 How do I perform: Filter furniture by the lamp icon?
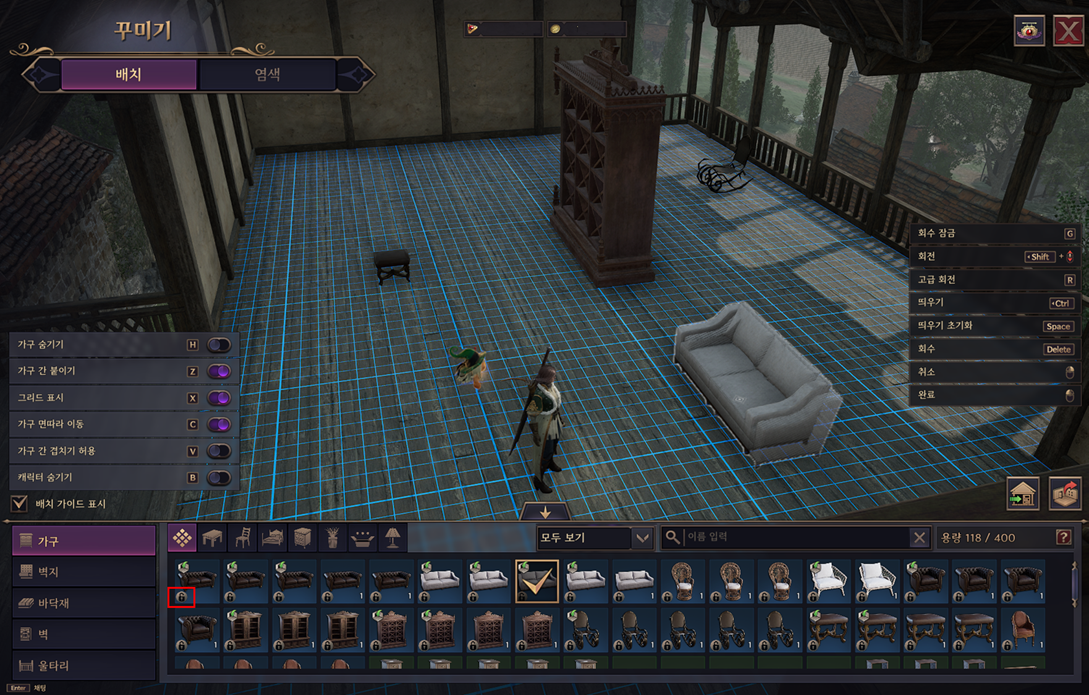tap(392, 538)
